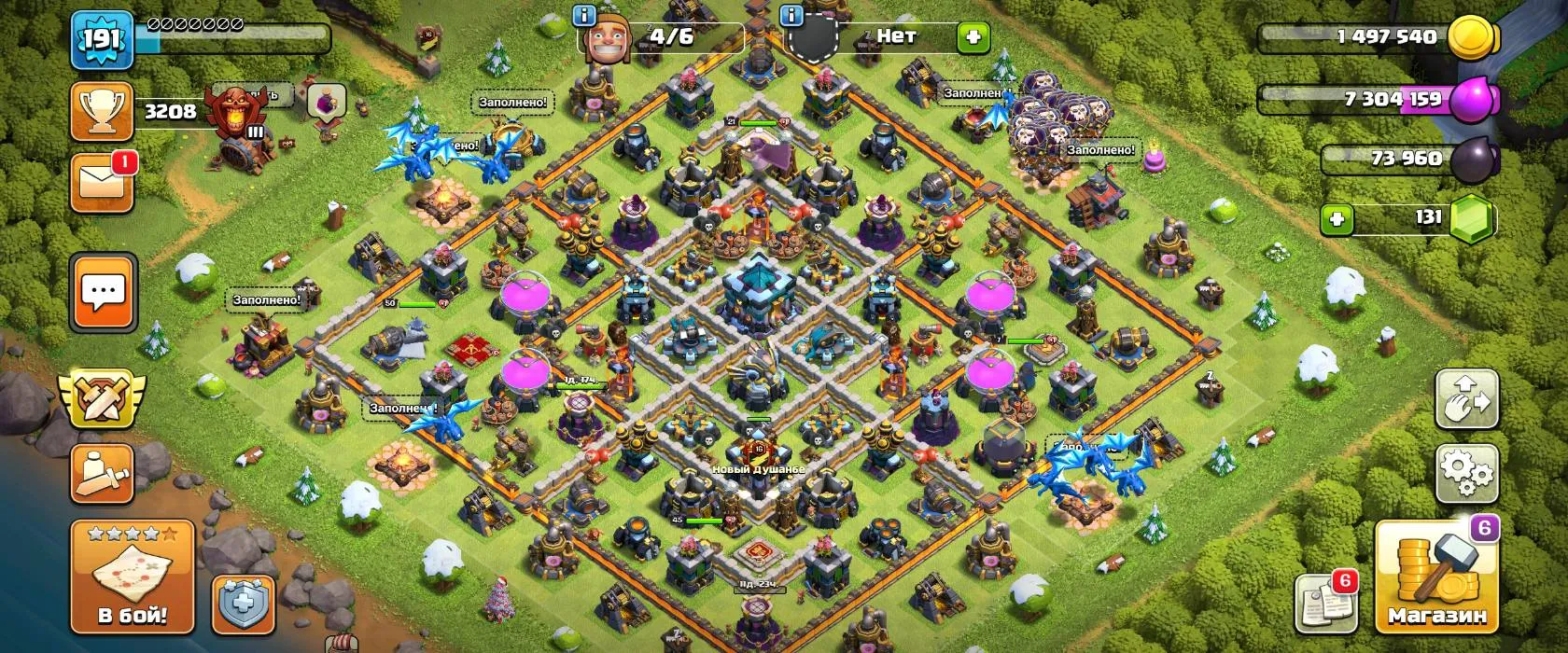Screen dimensions: 1568x653
Task: Tap the blue shield button beside the attack button
Action: click(244, 605)
